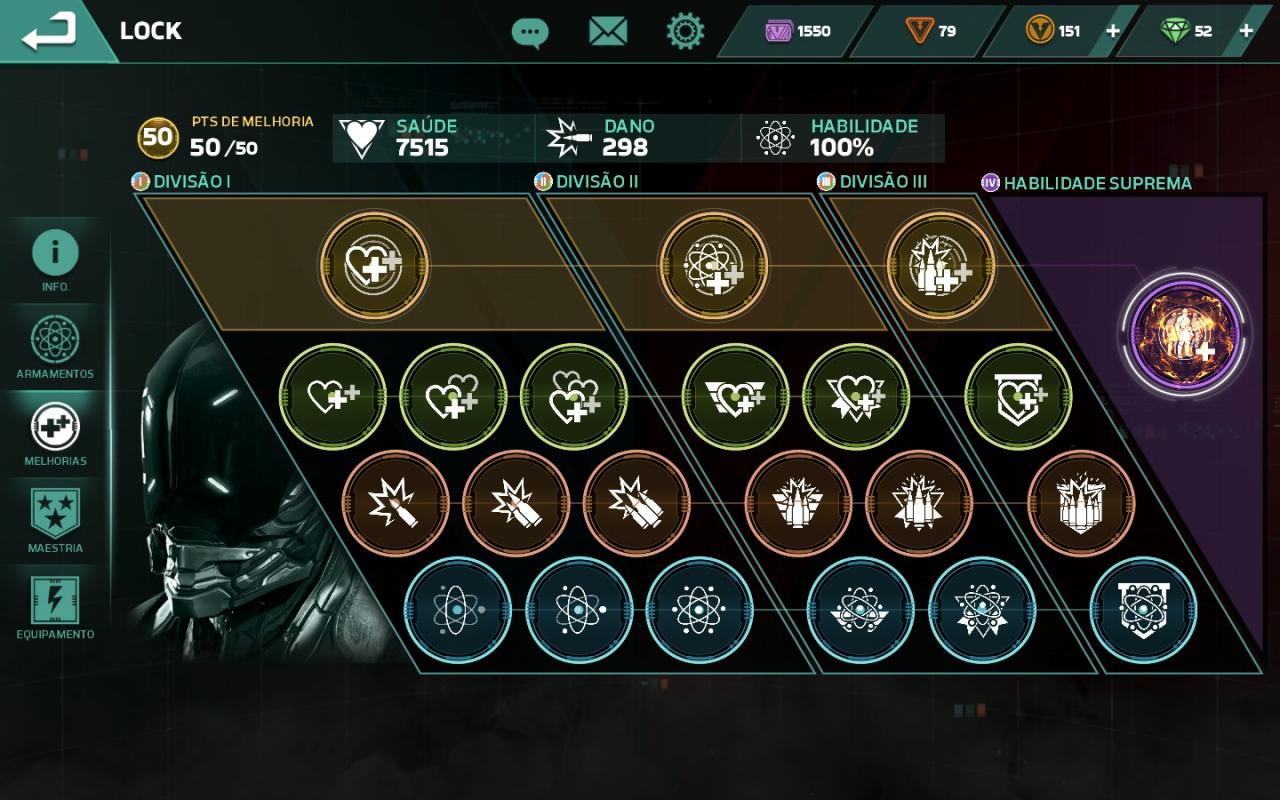The image size is (1280, 800).
Task: Choose the orange shield-bullets upgrade in Divisão III
Action: (1081, 503)
